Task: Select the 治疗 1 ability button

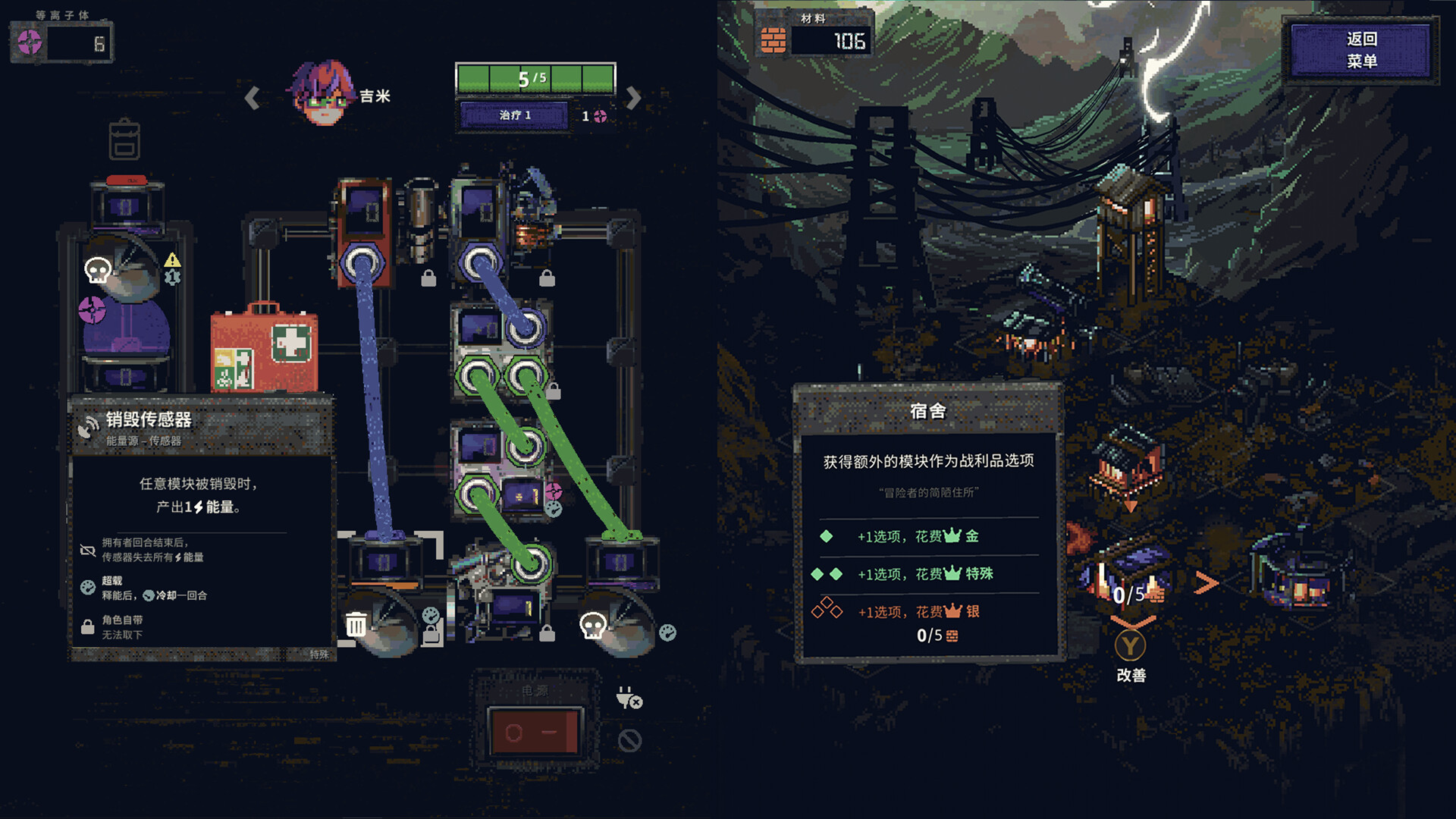Action: [x=515, y=115]
